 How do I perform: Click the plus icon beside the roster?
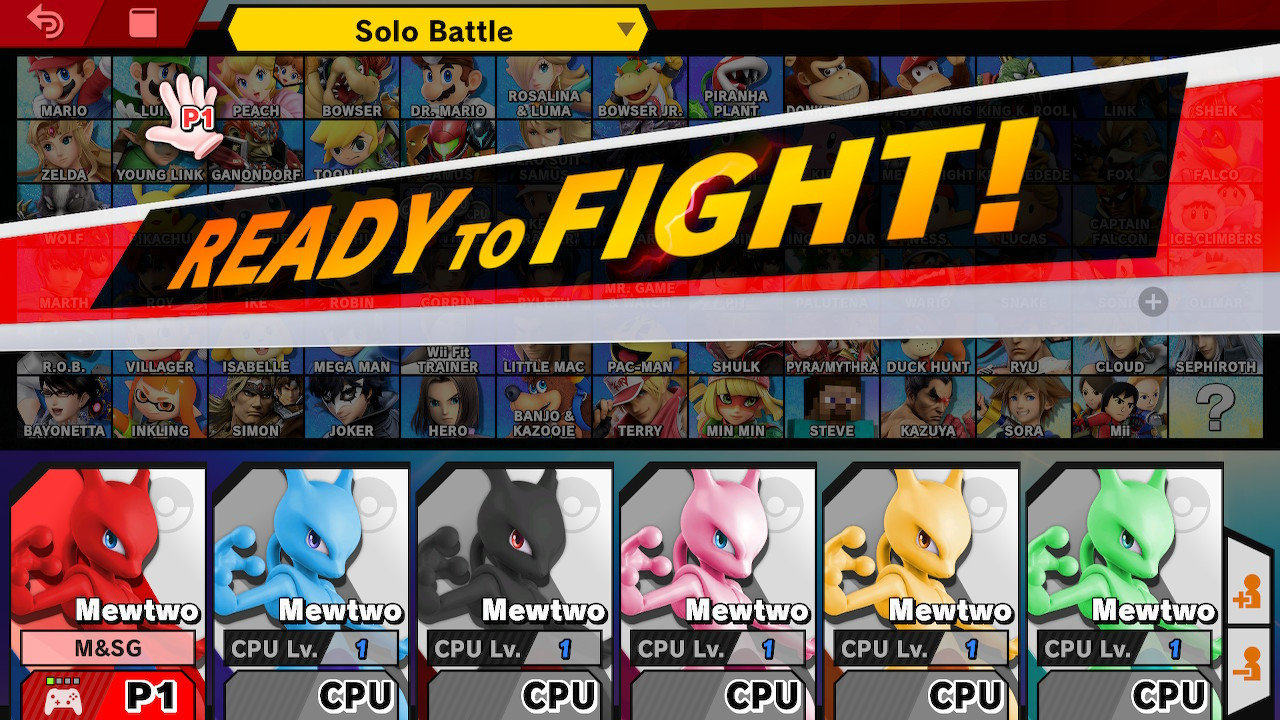click(x=1150, y=303)
